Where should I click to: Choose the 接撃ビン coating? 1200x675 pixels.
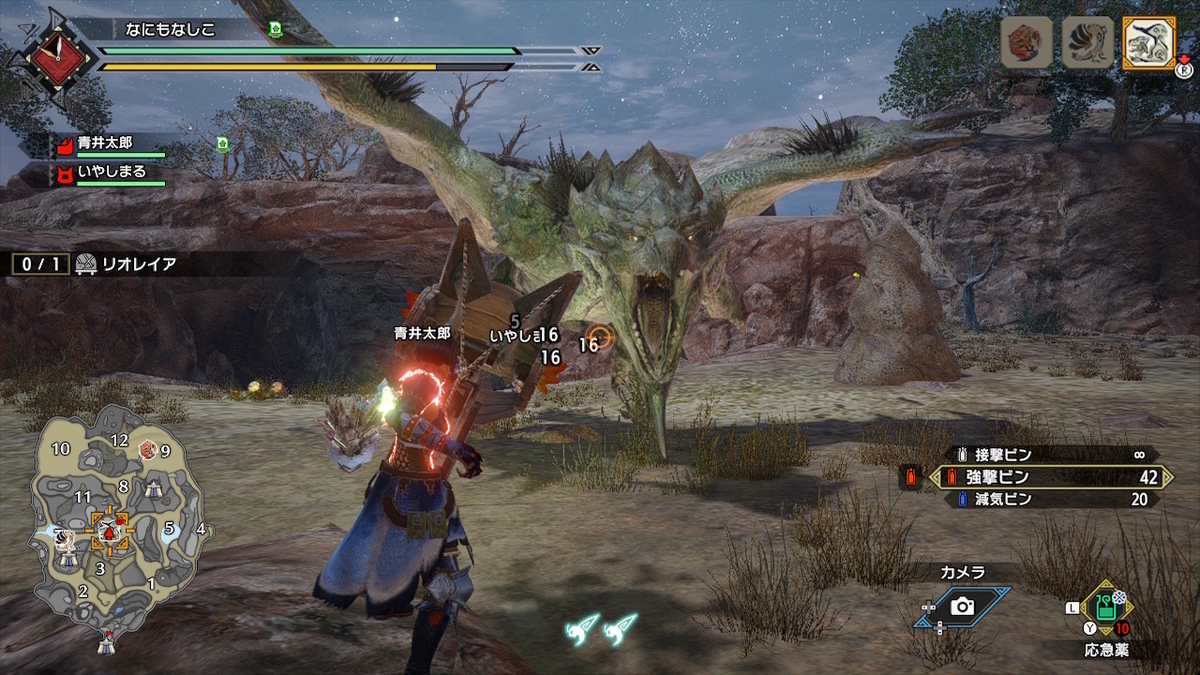[1050, 454]
